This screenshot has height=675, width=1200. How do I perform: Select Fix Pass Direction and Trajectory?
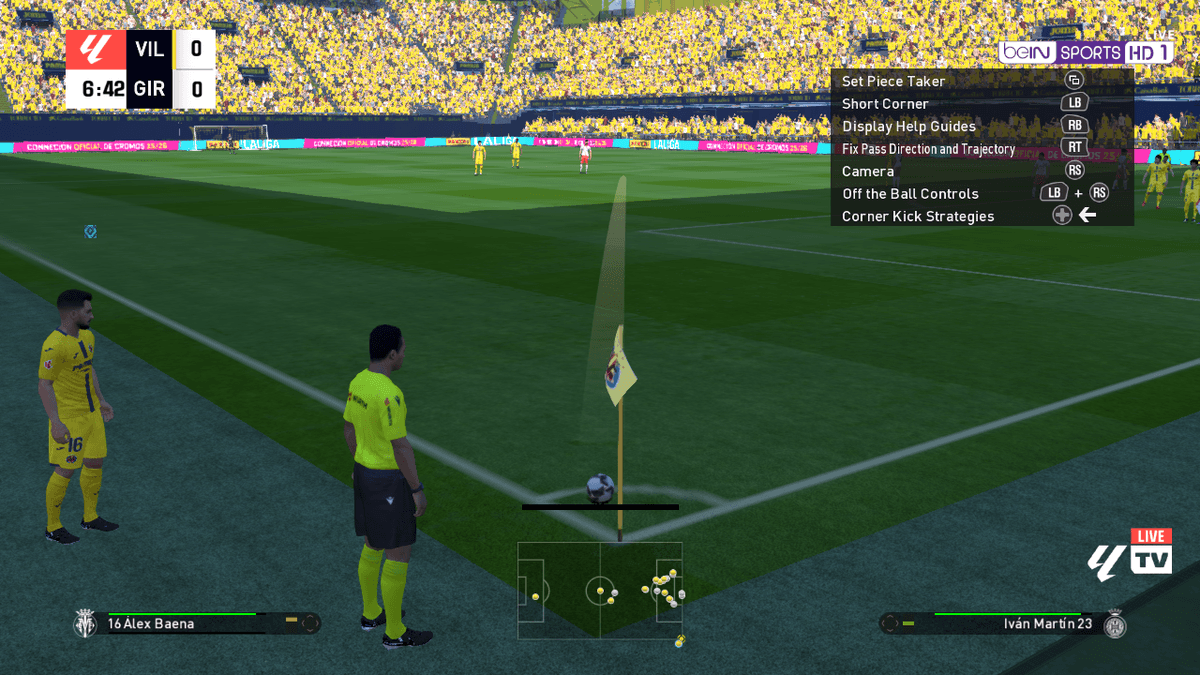point(928,149)
